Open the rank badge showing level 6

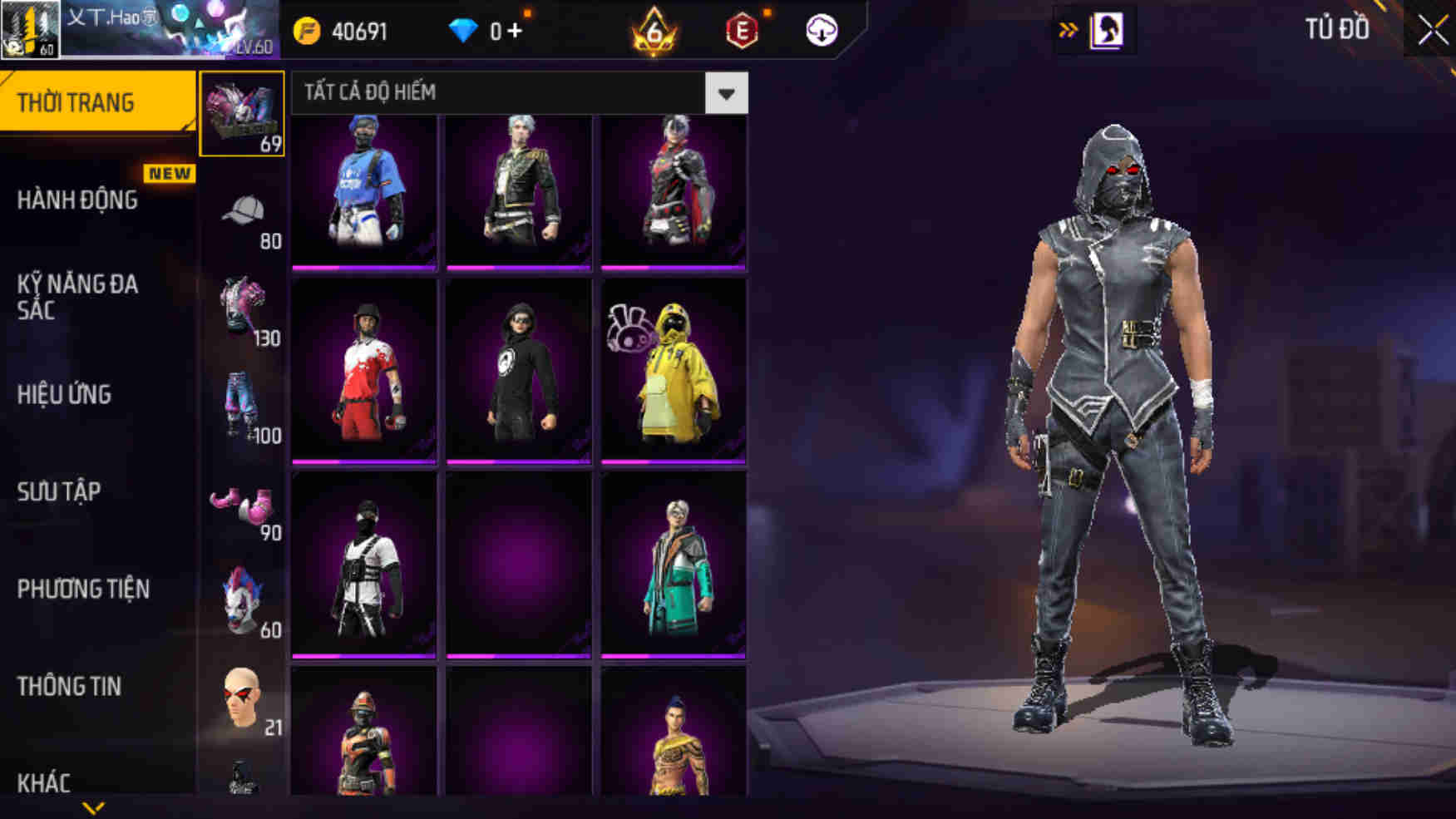click(654, 32)
